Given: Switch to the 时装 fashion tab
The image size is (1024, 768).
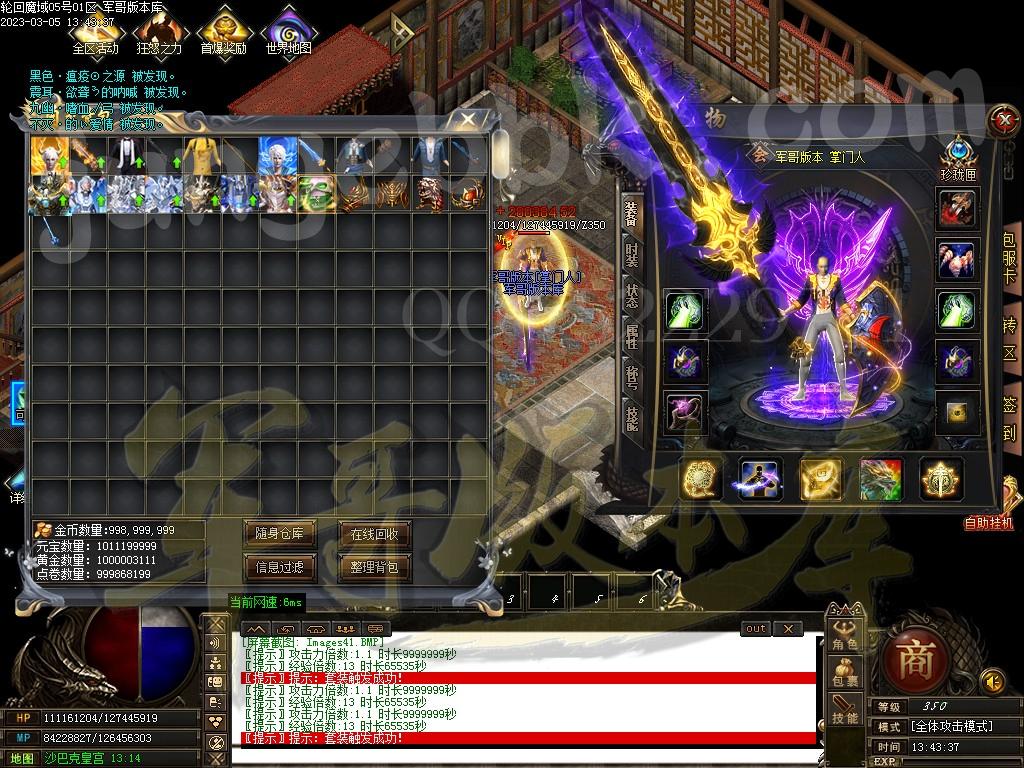Looking at the screenshot, I should coord(631,254).
